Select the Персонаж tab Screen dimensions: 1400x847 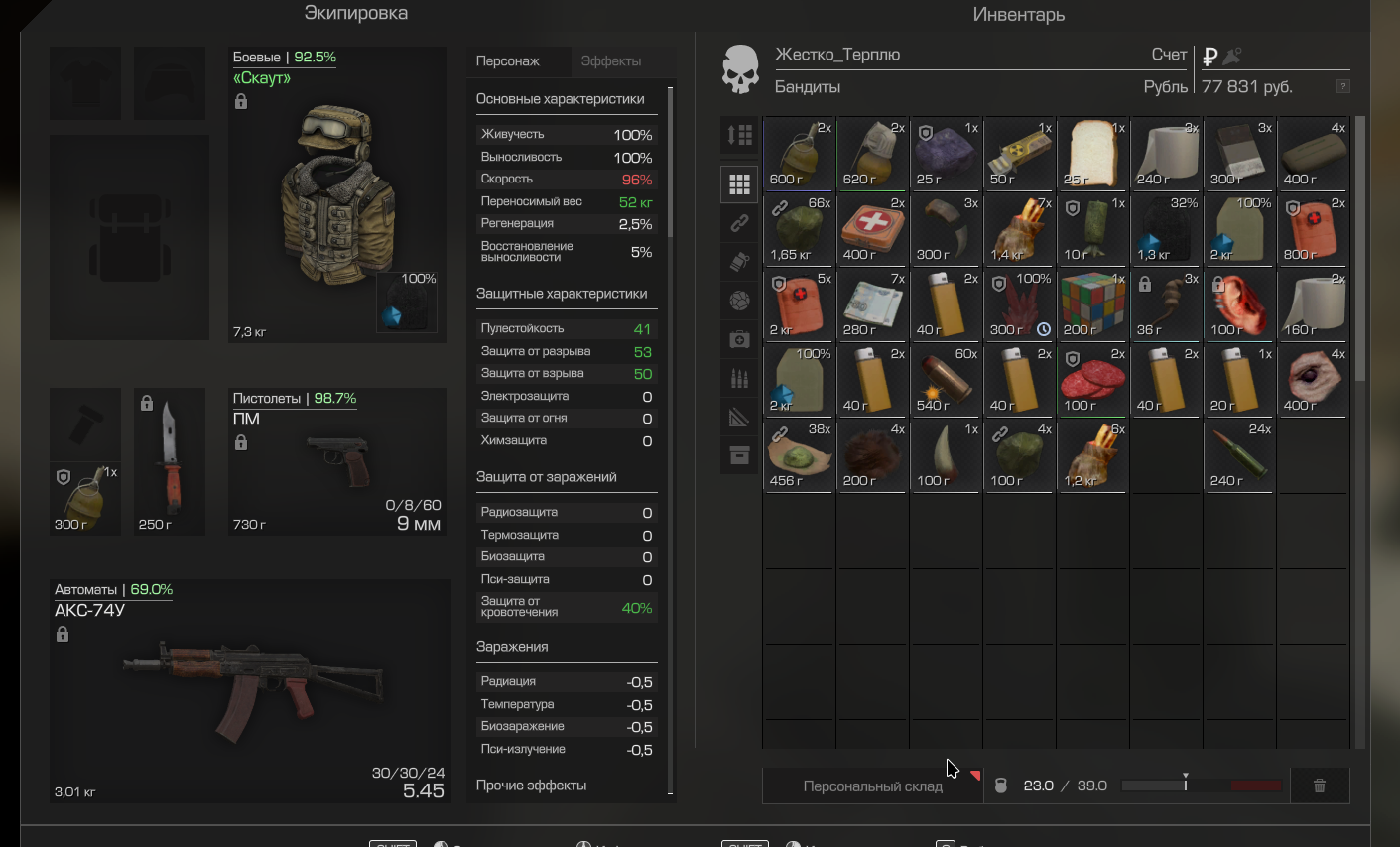[x=508, y=61]
